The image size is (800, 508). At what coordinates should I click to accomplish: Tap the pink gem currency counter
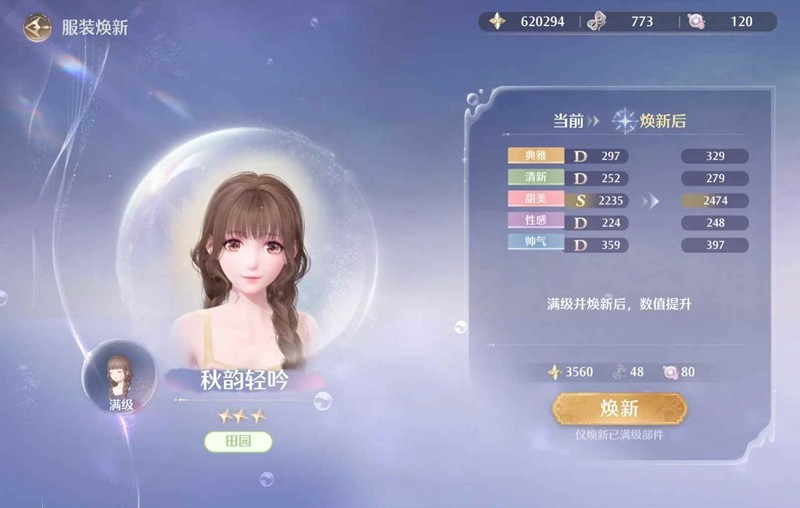730,21
